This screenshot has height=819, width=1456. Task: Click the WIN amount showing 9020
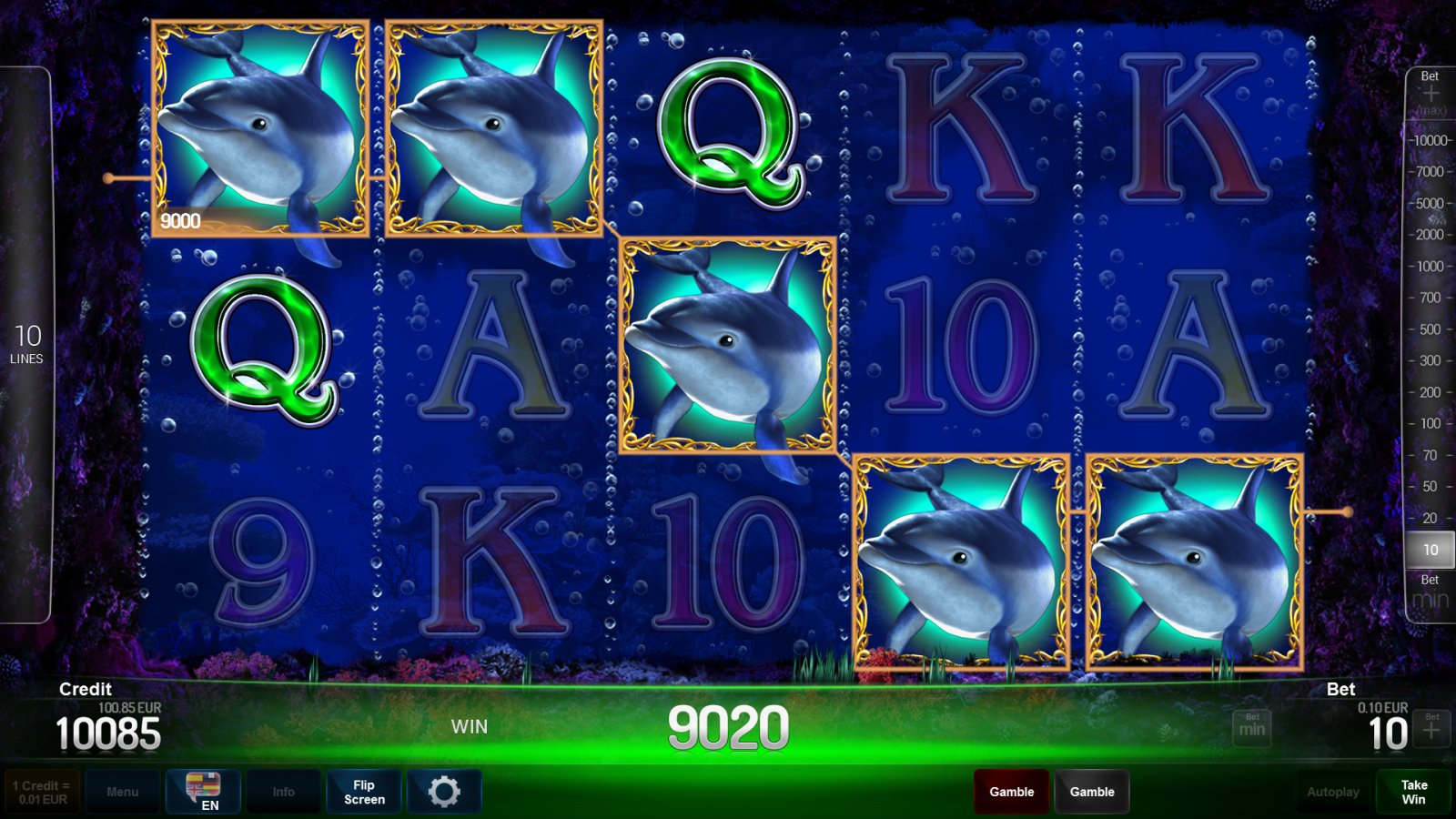[x=728, y=726]
